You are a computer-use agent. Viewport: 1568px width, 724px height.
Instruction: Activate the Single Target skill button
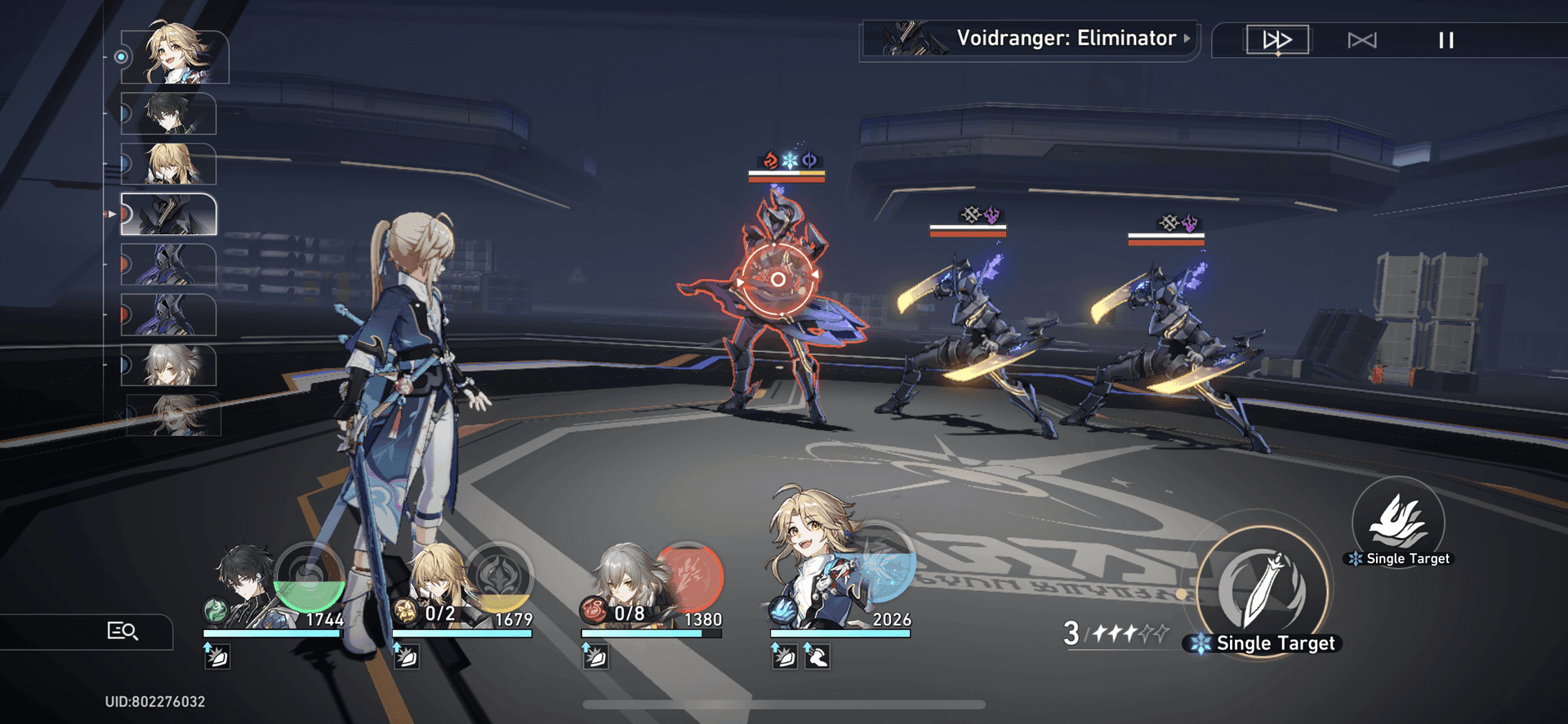[1398, 522]
